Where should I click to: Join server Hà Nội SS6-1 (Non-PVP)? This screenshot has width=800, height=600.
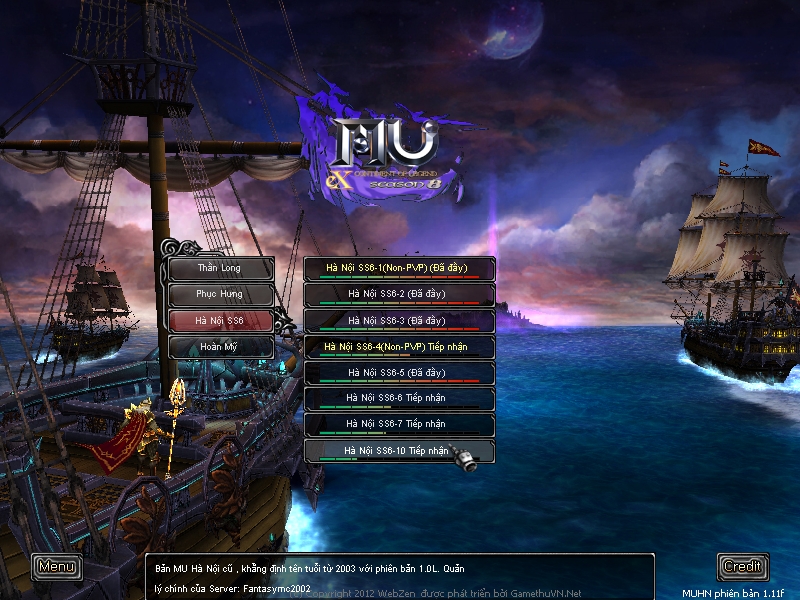pos(398,268)
